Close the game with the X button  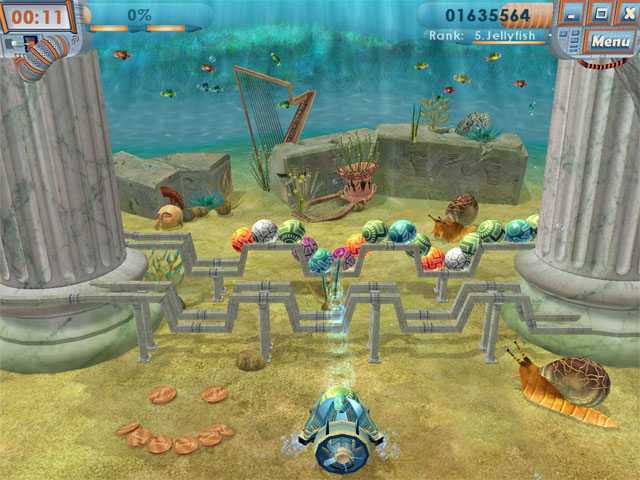click(626, 15)
